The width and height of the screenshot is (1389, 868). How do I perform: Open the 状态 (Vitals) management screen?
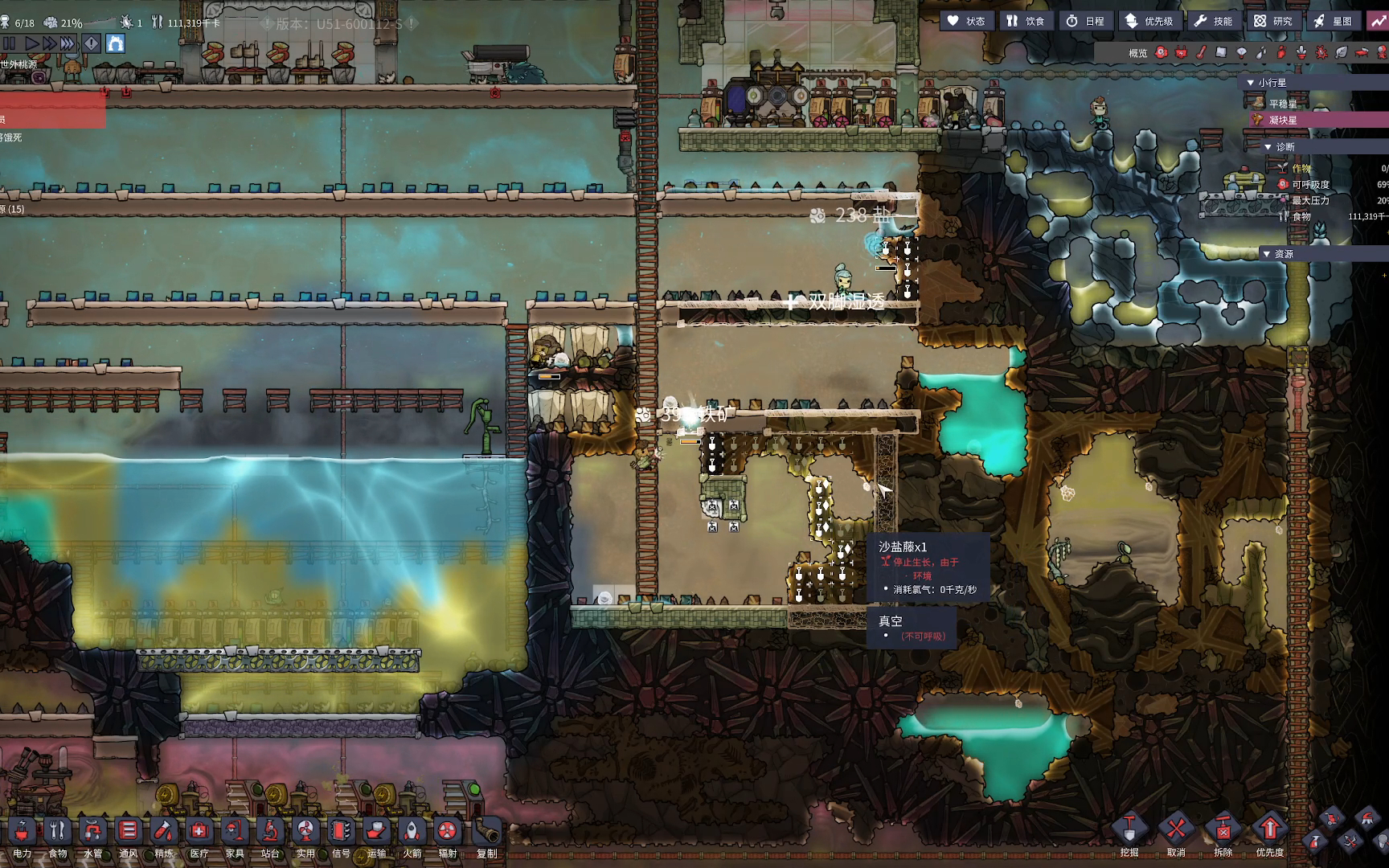966,21
